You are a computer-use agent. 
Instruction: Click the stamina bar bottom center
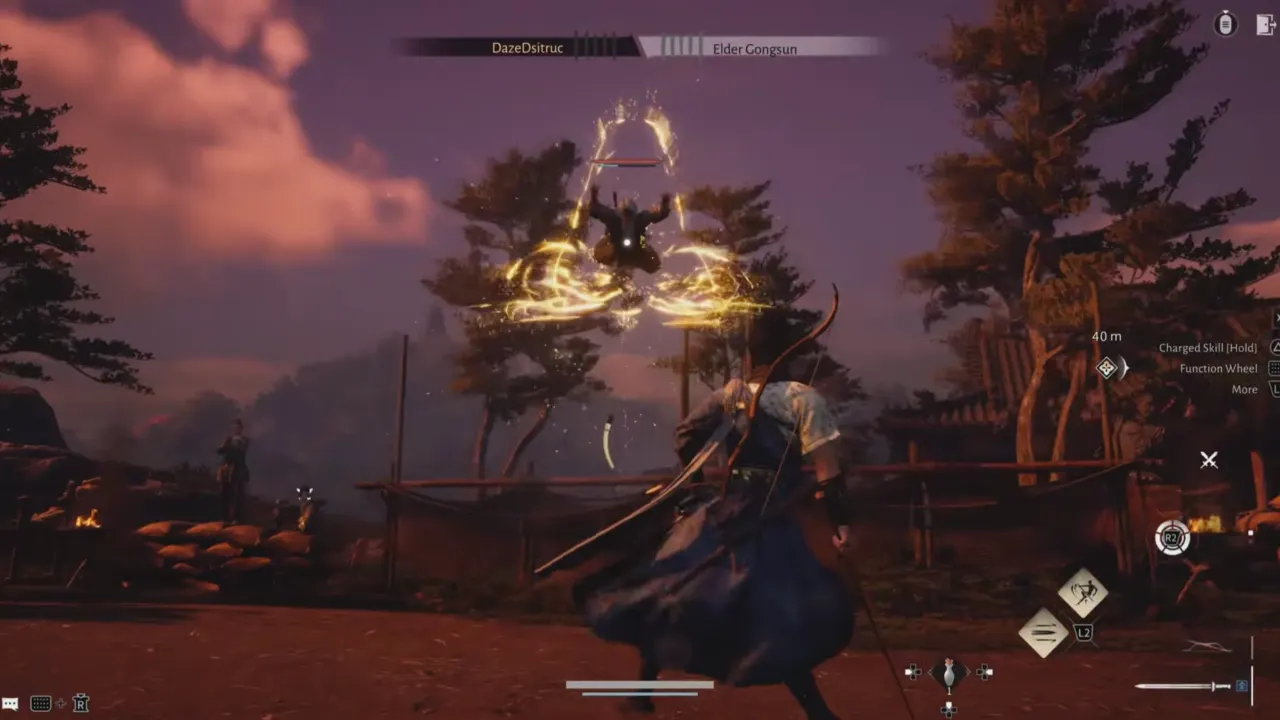point(640,686)
